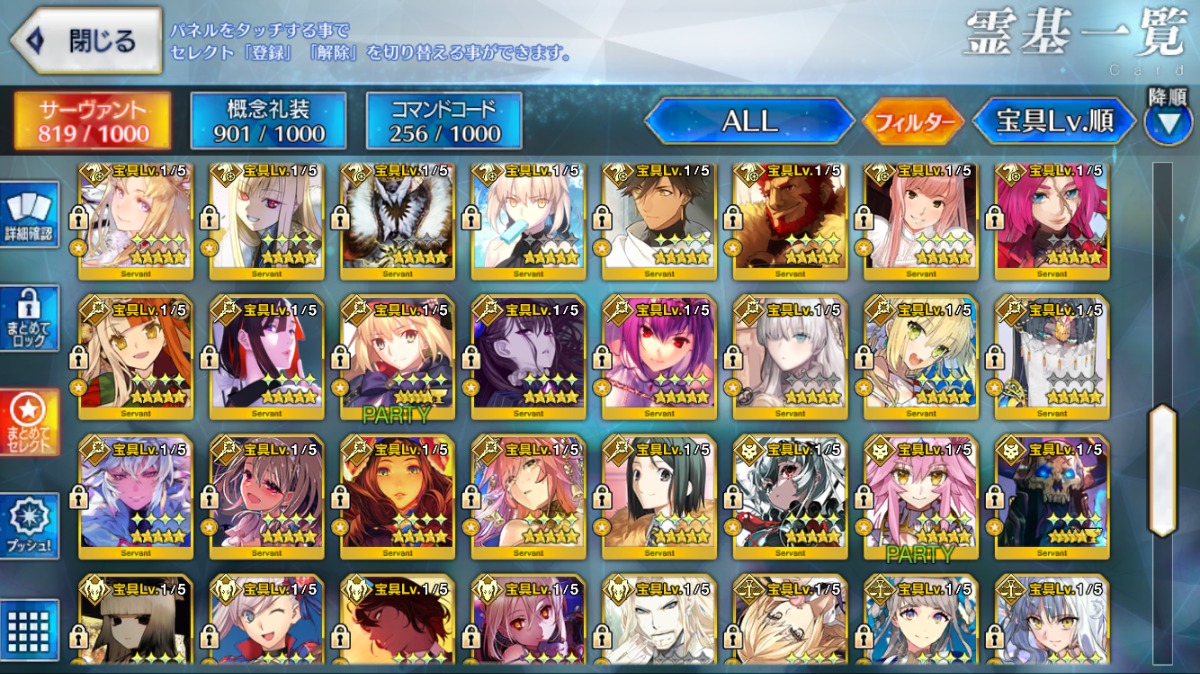The height and width of the screenshot is (674, 1200).
Task: Open the 概念礼装 tab
Action: [268, 121]
